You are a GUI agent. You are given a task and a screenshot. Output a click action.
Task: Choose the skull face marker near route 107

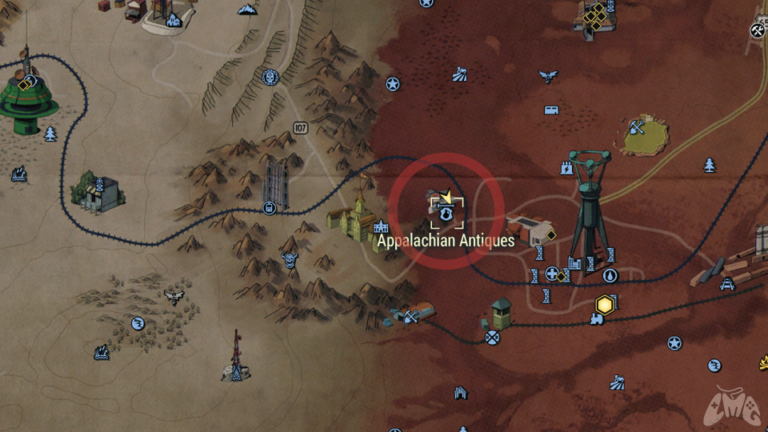pyautogui.click(x=270, y=76)
